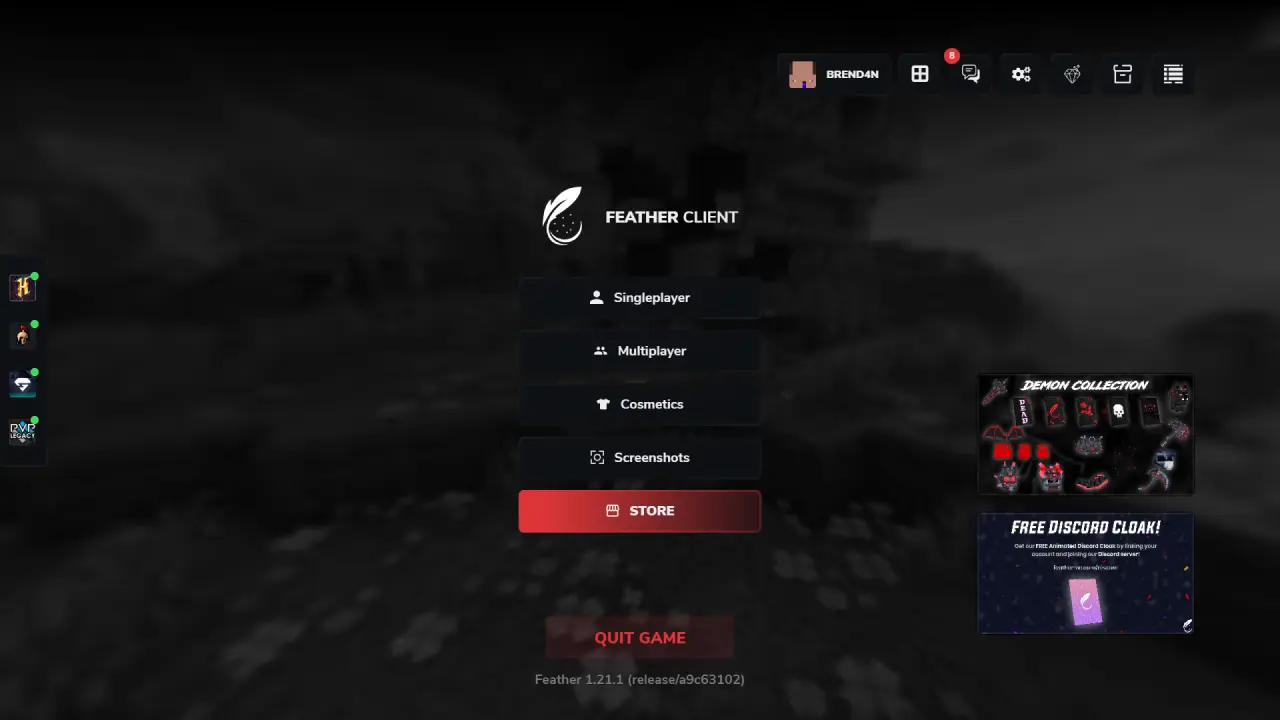Open the Cosmetics menu entry
Screen dimensions: 1280x720
click(640, 404)
